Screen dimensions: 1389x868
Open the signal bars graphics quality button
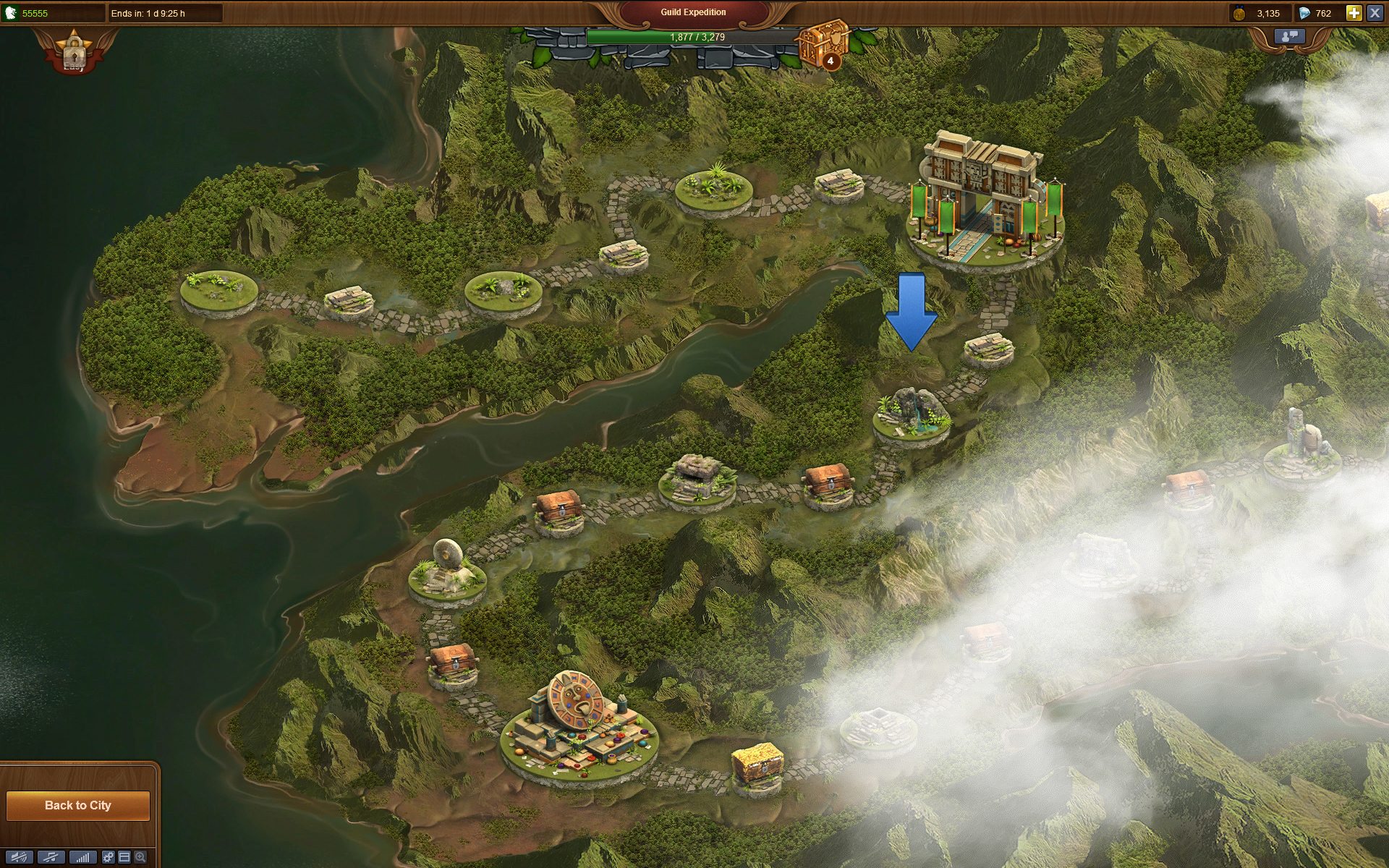(x=82, y=857)
